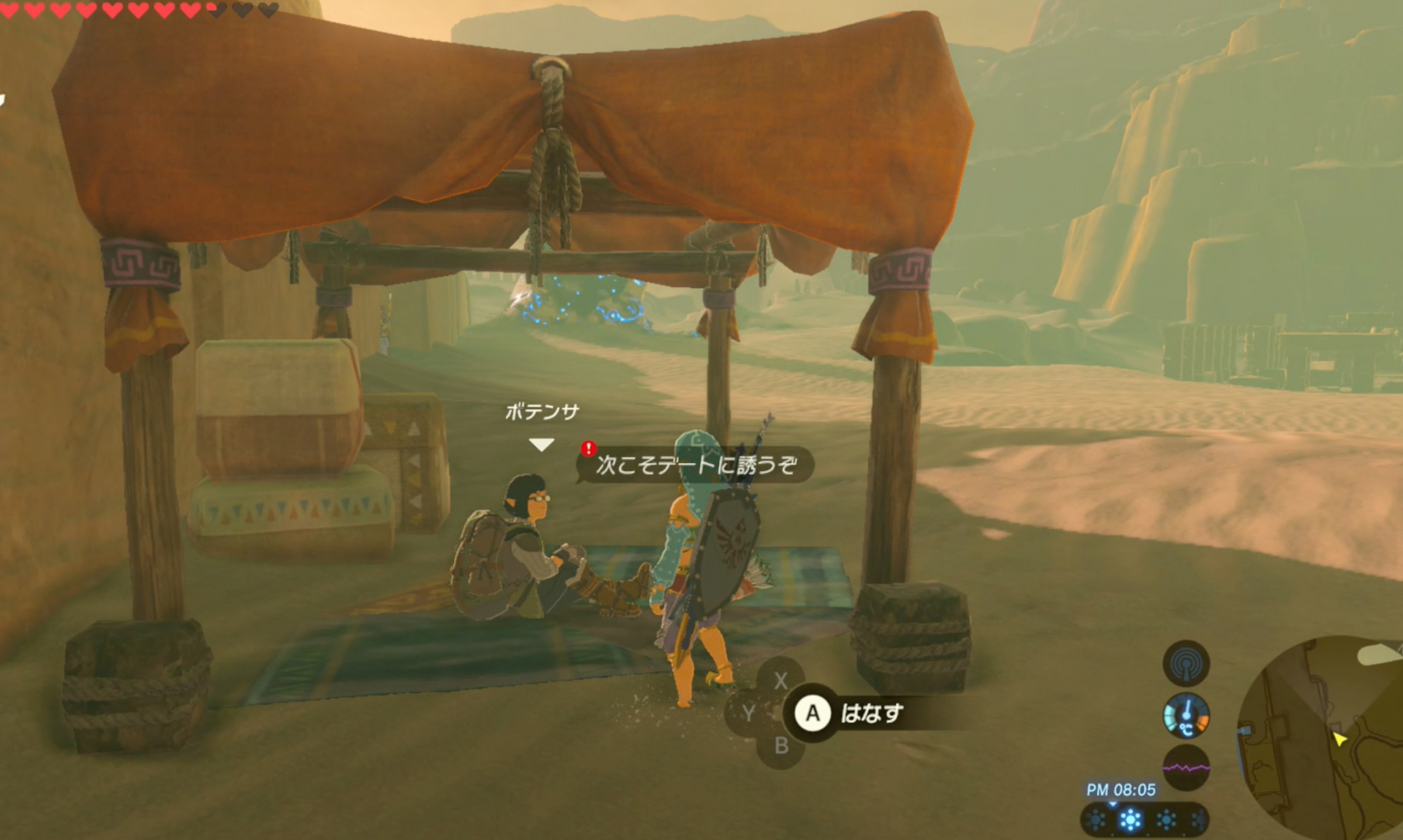Select the Sheikah sensor icon
Screen dimensions: 1403x840
[x=1185, y=663]
